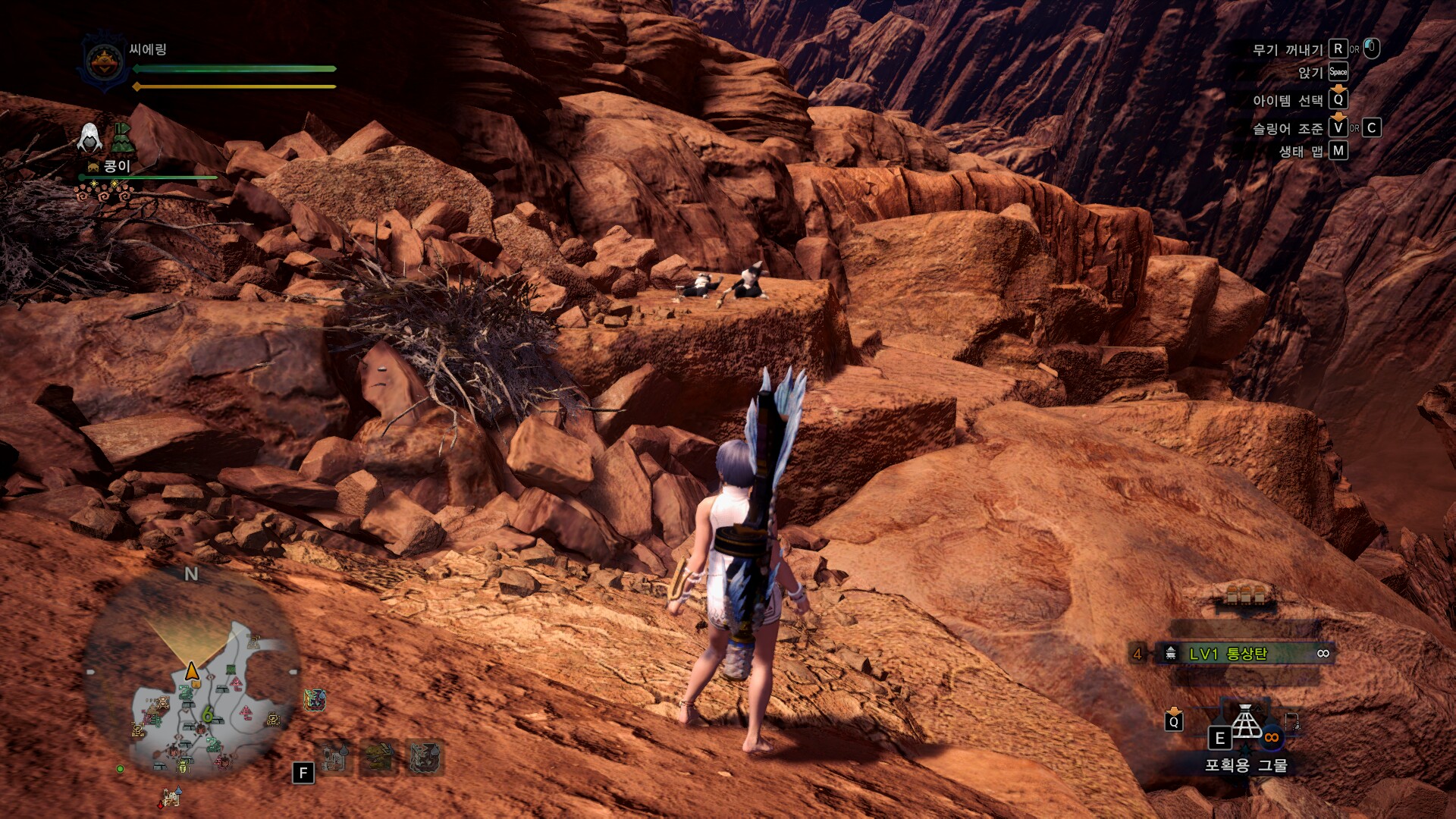Screen dimensions: 1456x819
Task: Click the yellow beetle marker on minimap
Action: coord(184,767)
